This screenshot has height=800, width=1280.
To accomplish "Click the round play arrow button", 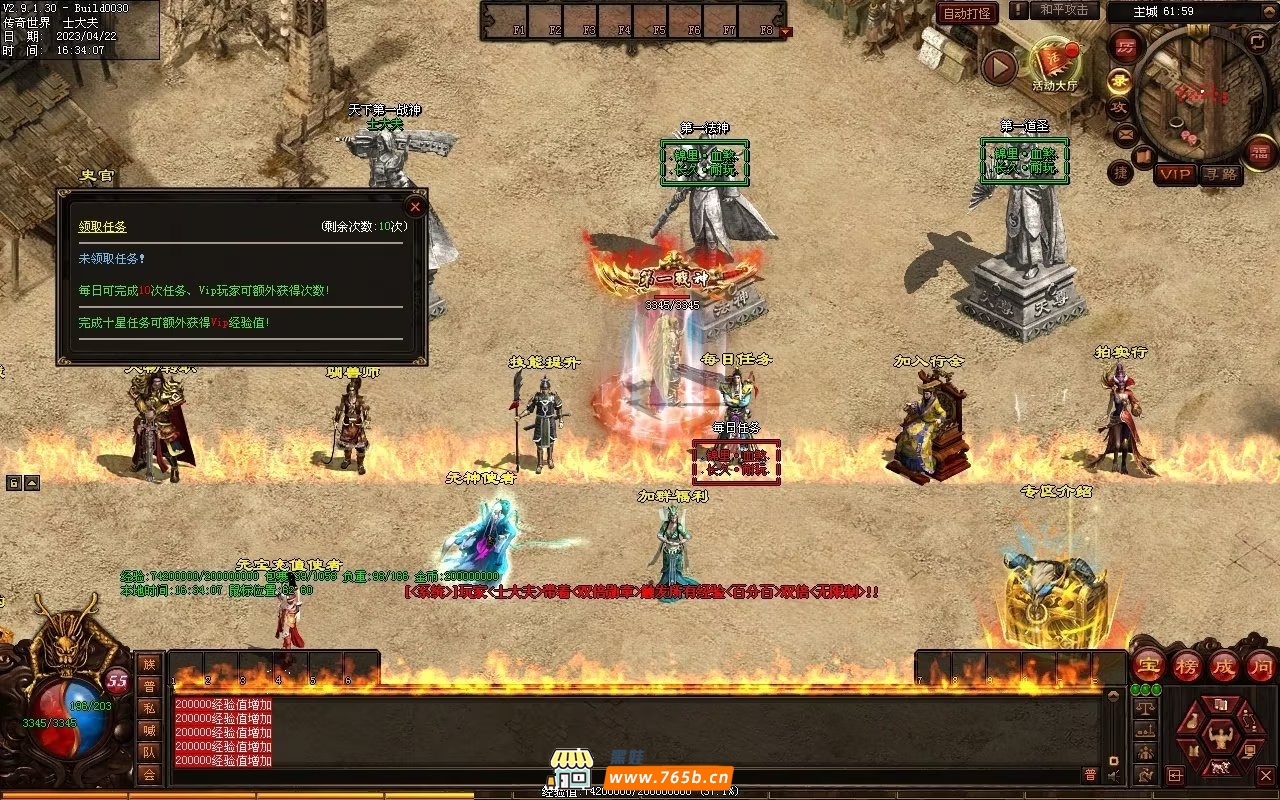I will point(999,67).
